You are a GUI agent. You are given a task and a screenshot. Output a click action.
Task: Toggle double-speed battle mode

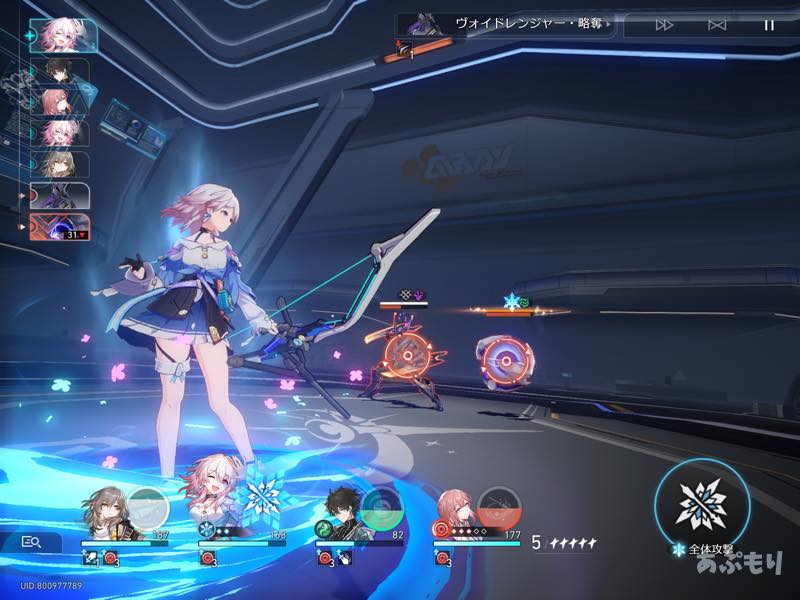[664, 25]
